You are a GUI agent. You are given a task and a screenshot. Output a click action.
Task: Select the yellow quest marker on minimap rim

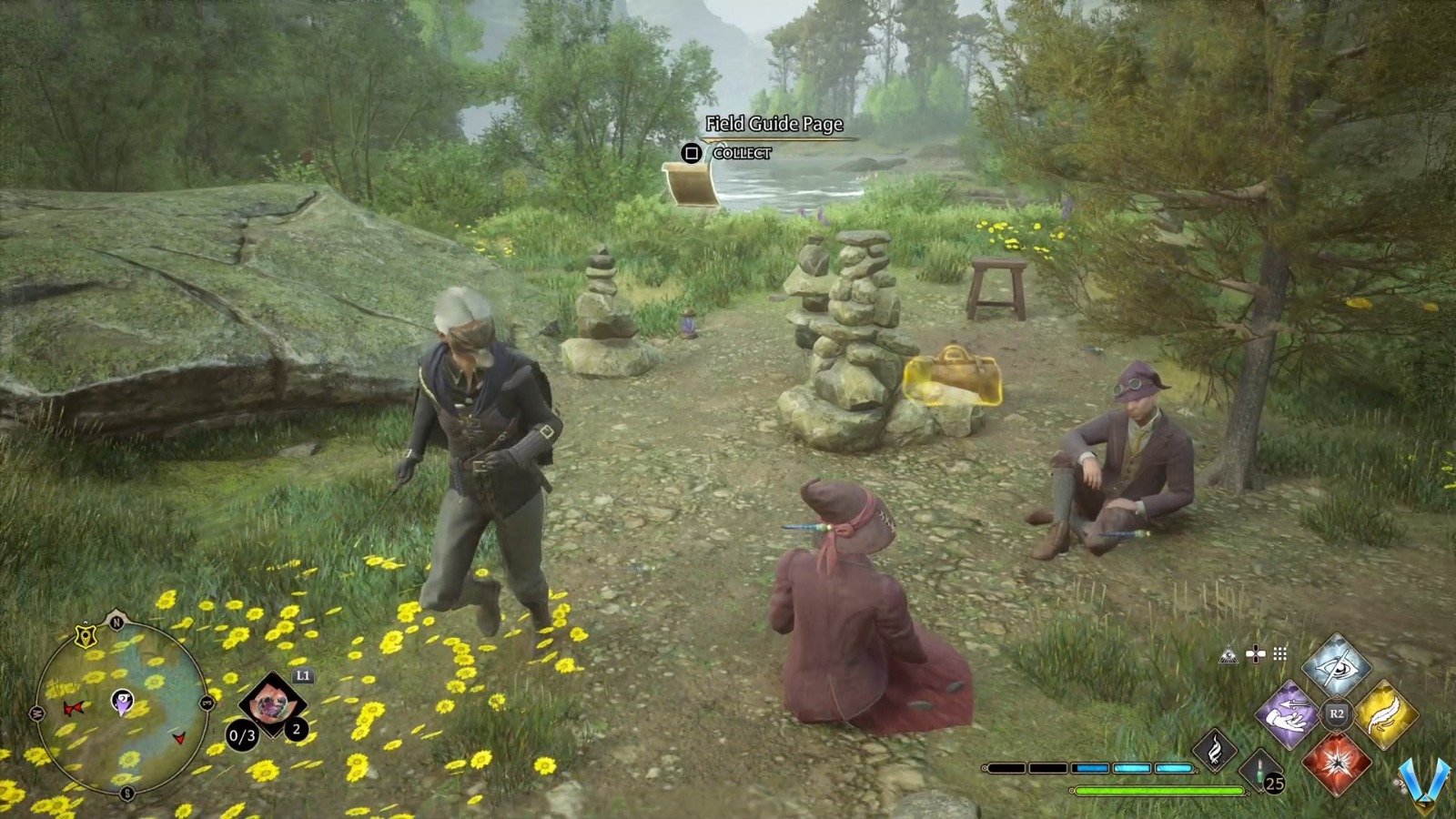click(86, 636)
